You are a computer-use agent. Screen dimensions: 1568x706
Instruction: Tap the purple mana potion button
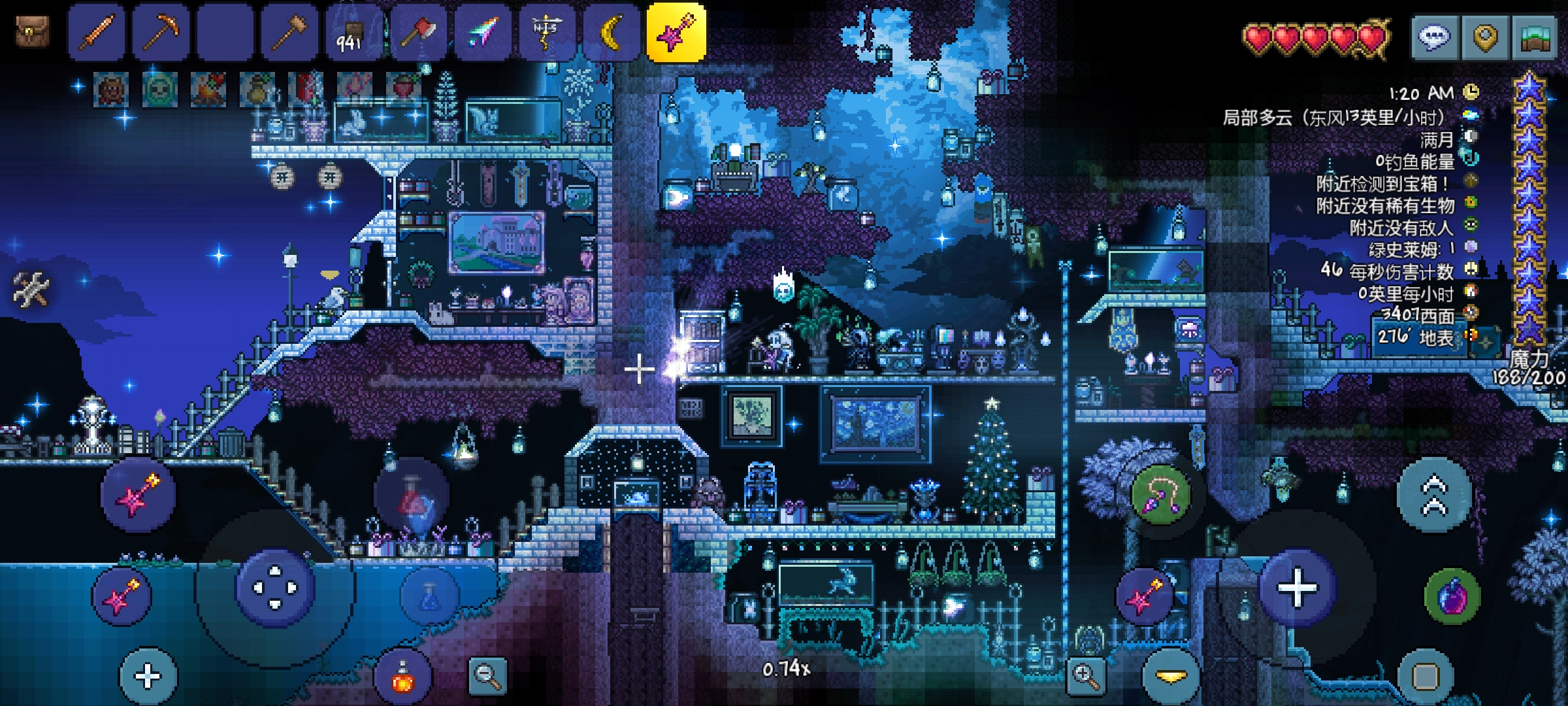(x=1452, y=596)
